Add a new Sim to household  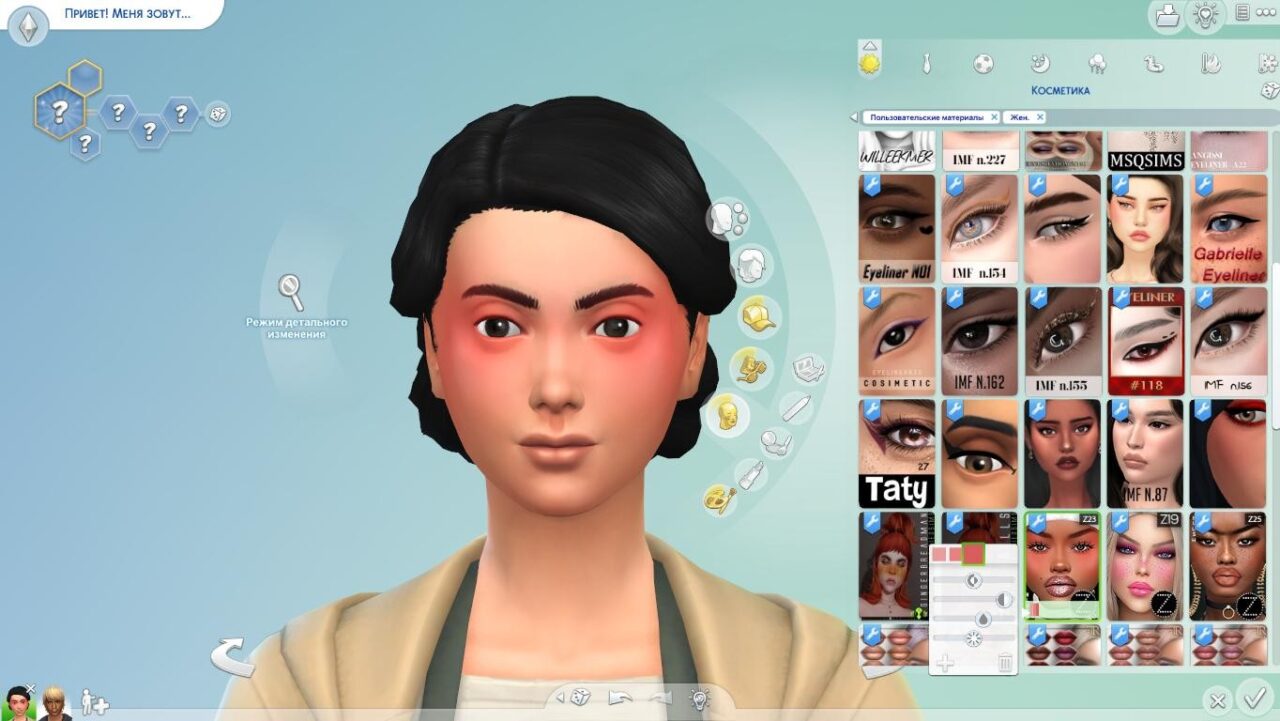tap(94, 702)
